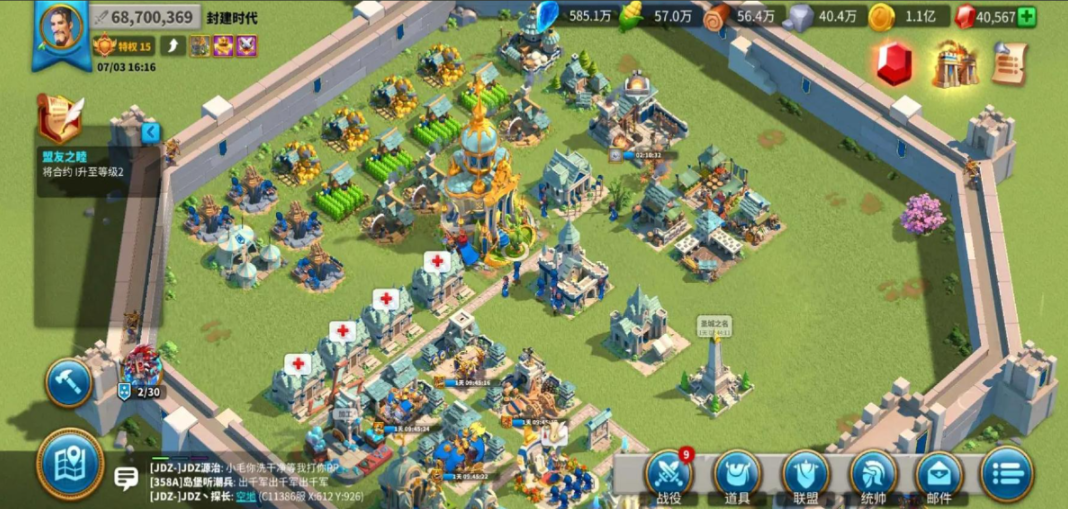Tap the white up-arrow boost icon
Viewport: 1068px width, 509px height.
[172, 46]
